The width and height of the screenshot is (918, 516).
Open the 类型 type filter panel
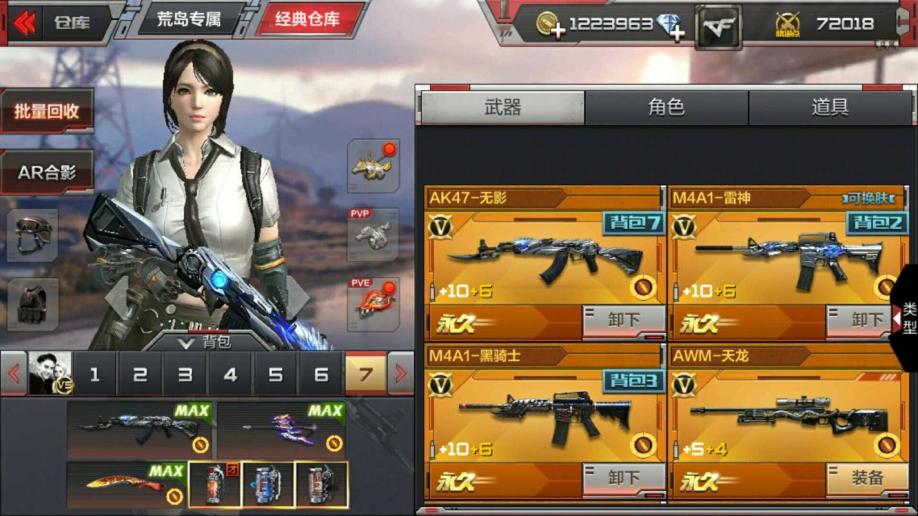coord(906,318)
